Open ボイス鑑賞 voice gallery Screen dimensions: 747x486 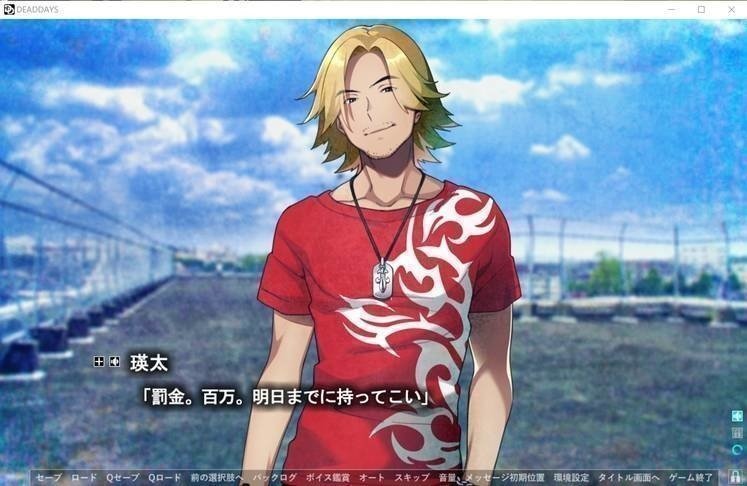click(329, 478)
